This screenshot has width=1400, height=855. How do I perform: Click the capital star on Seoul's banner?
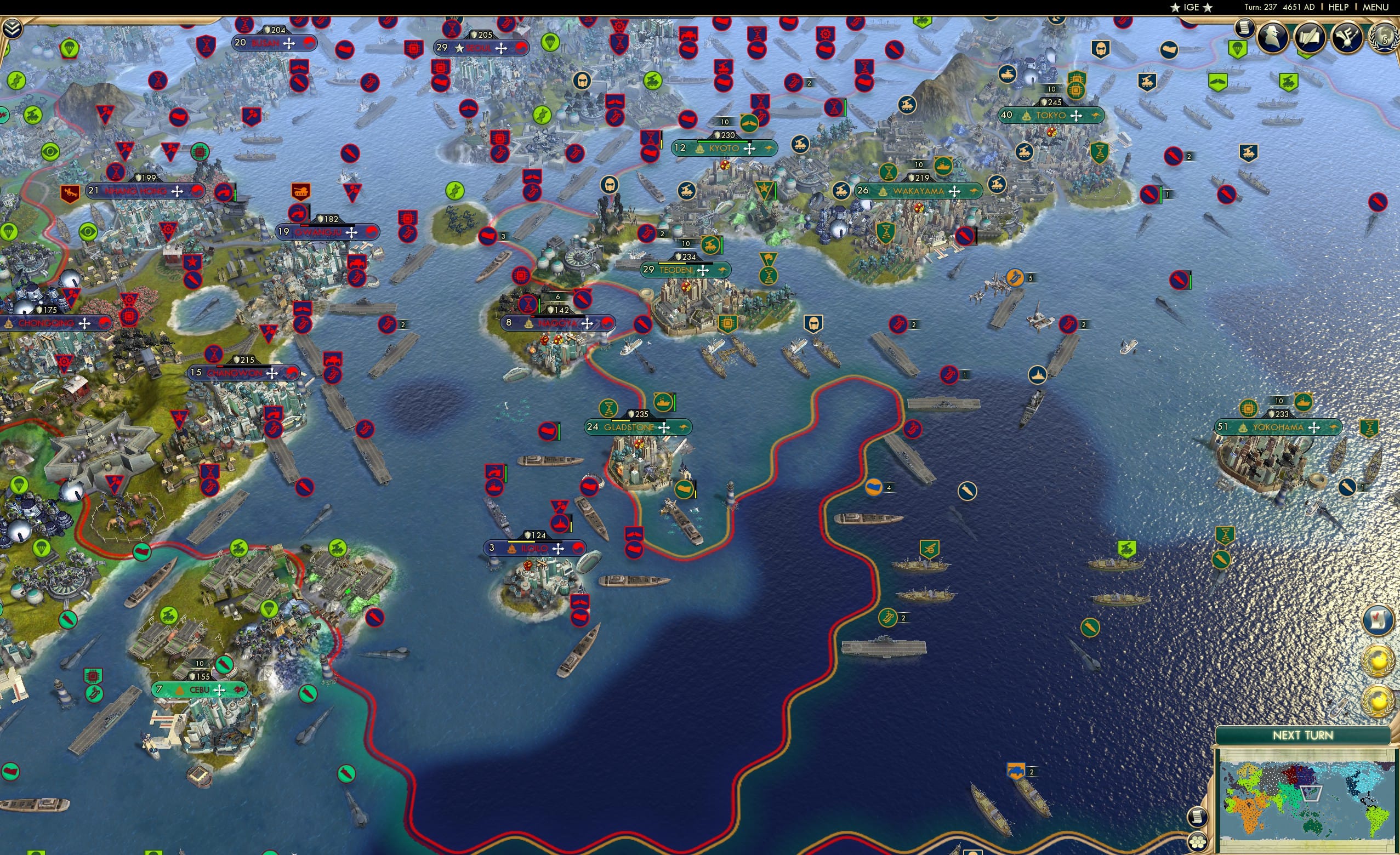(x=459, y=49)
